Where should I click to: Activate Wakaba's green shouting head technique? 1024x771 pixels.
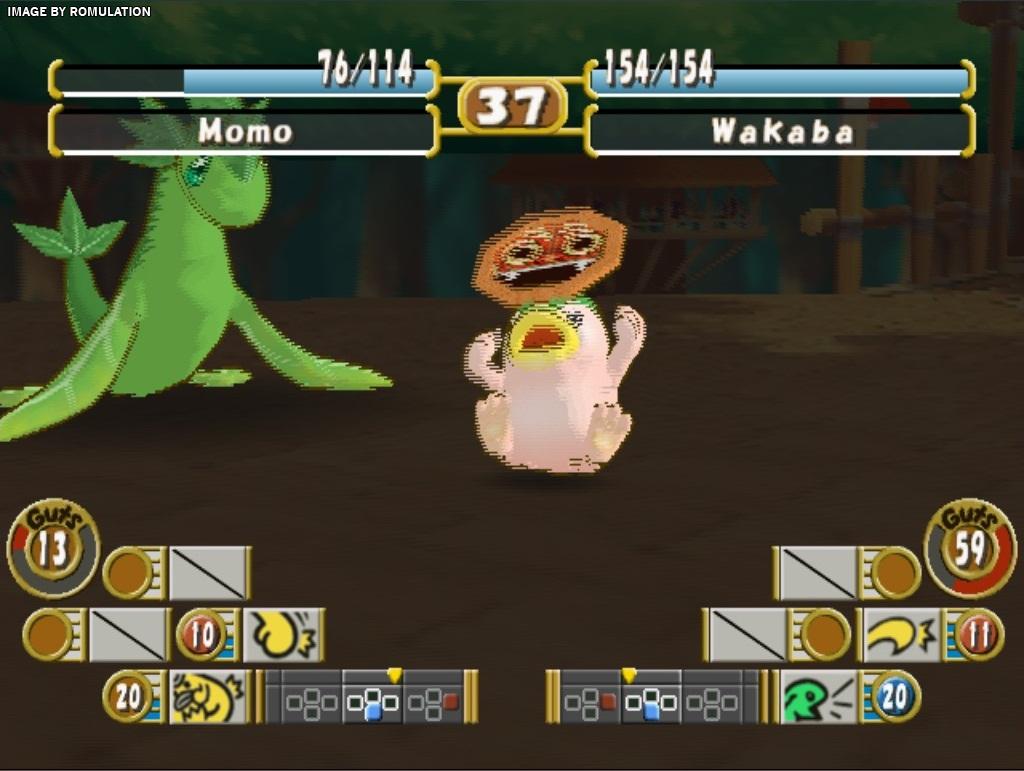pyautogui.click(x=818, y=696)
